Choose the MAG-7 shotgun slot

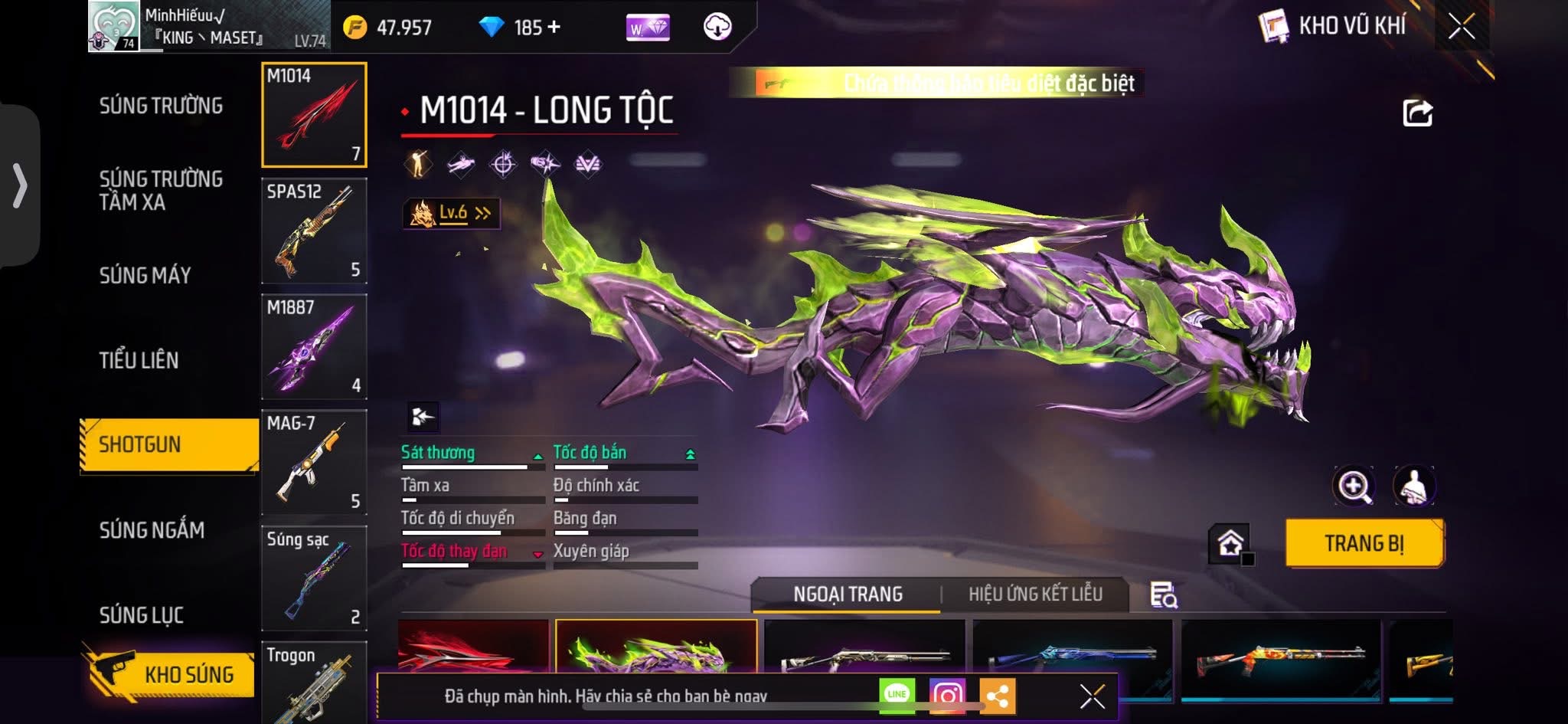click(x=314, y=462)
